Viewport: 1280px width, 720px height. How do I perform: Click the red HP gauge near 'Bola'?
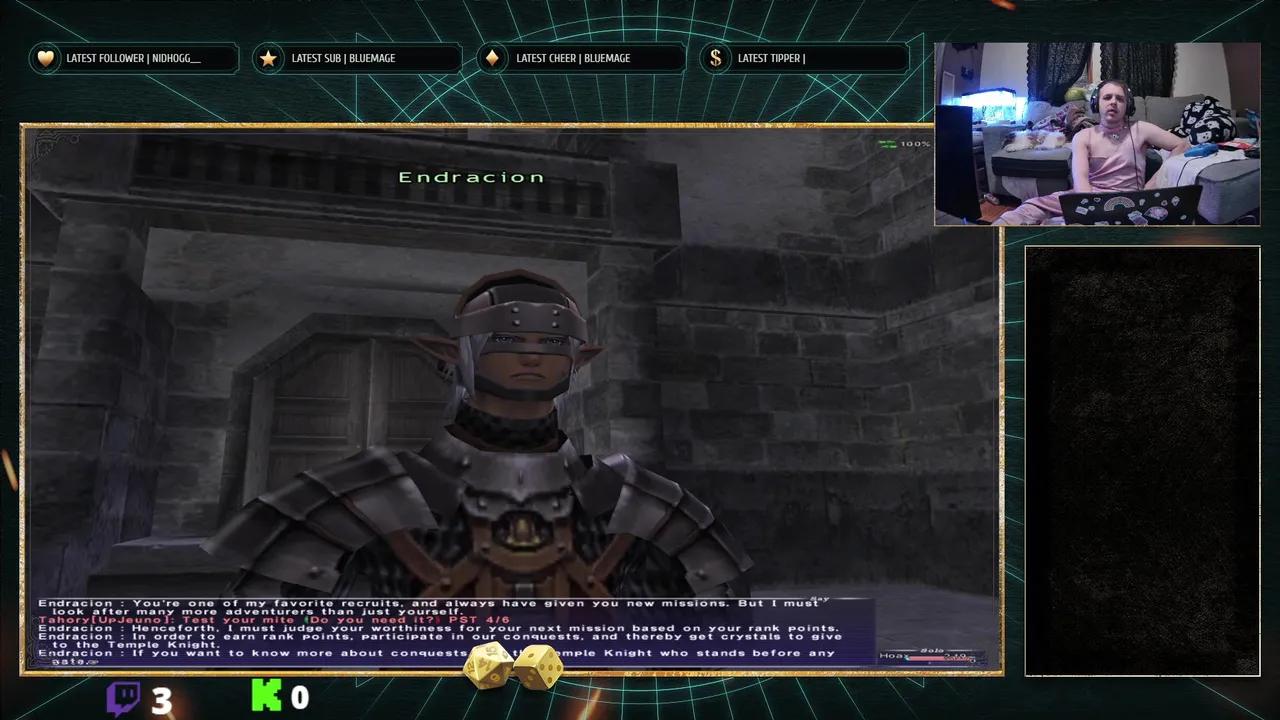(935, 658)
